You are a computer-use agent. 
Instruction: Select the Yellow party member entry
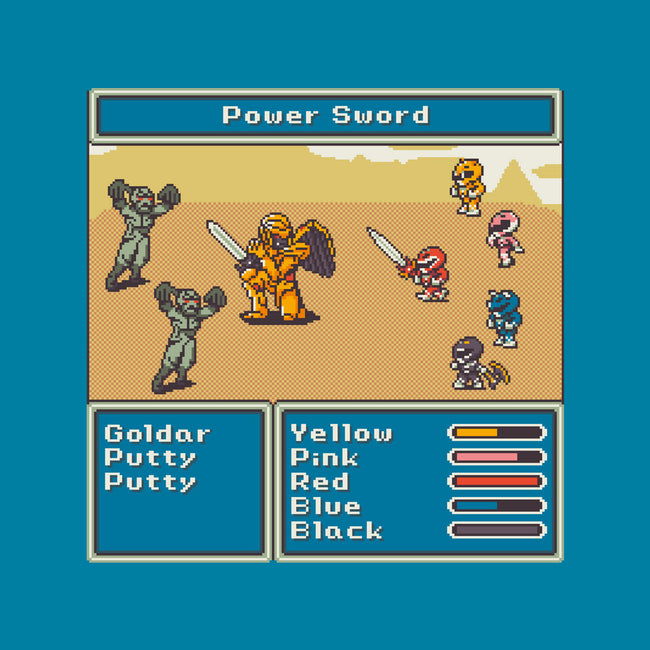click(x=341, y=433)
